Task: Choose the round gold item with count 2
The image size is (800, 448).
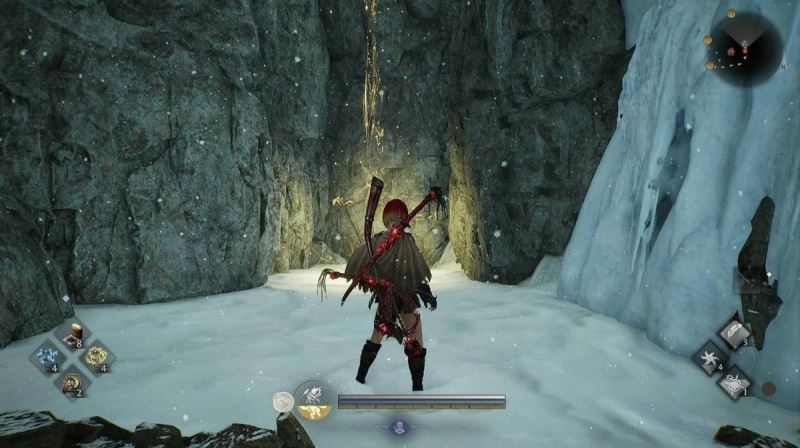Action: click(x=72, y=380)
